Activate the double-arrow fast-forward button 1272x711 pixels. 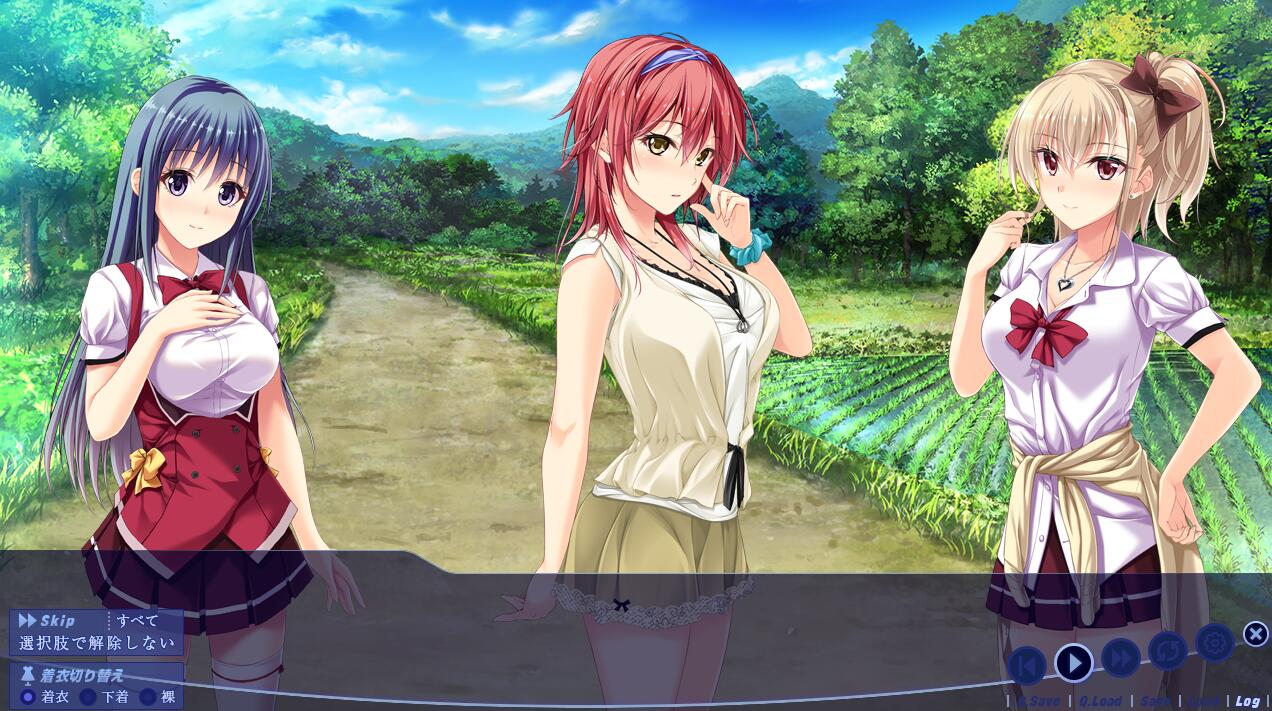click(1121, 657)
